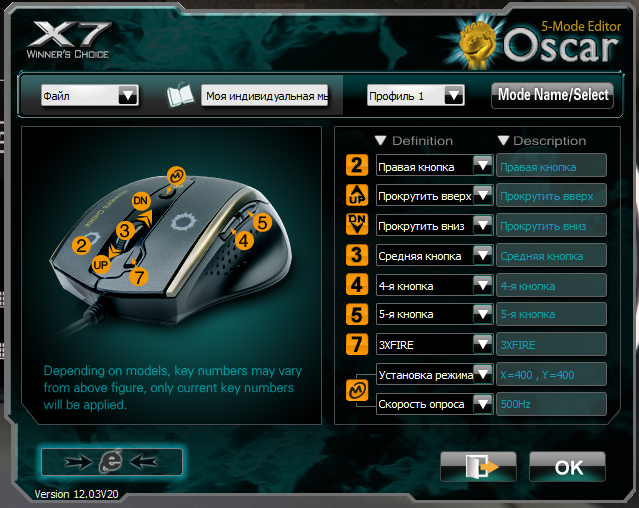The image size is (639, 508).
Task: Open the 5-я кнопка definition dropdown
Action: coord(483,314)
